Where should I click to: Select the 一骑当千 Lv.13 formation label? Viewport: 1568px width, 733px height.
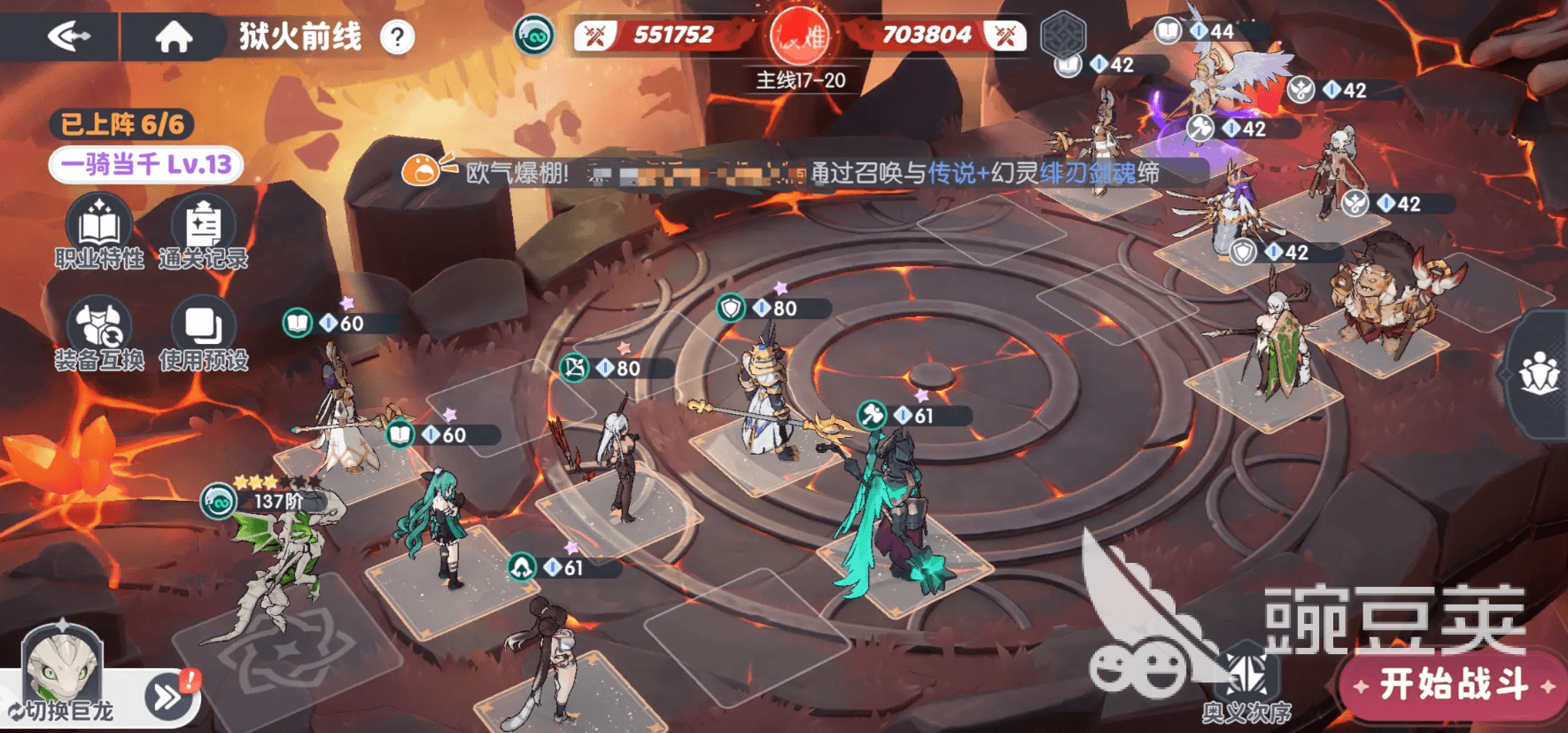coord(146,165)
